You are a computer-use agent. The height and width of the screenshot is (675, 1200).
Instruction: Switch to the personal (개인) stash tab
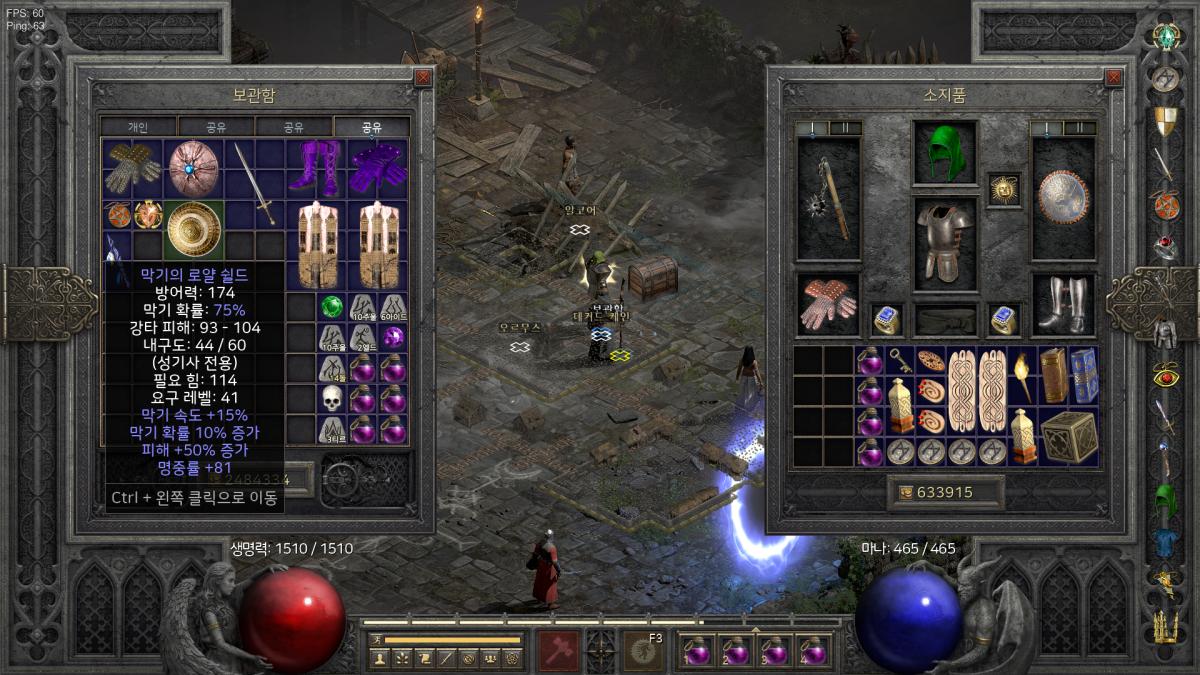[x=139, y=127]
